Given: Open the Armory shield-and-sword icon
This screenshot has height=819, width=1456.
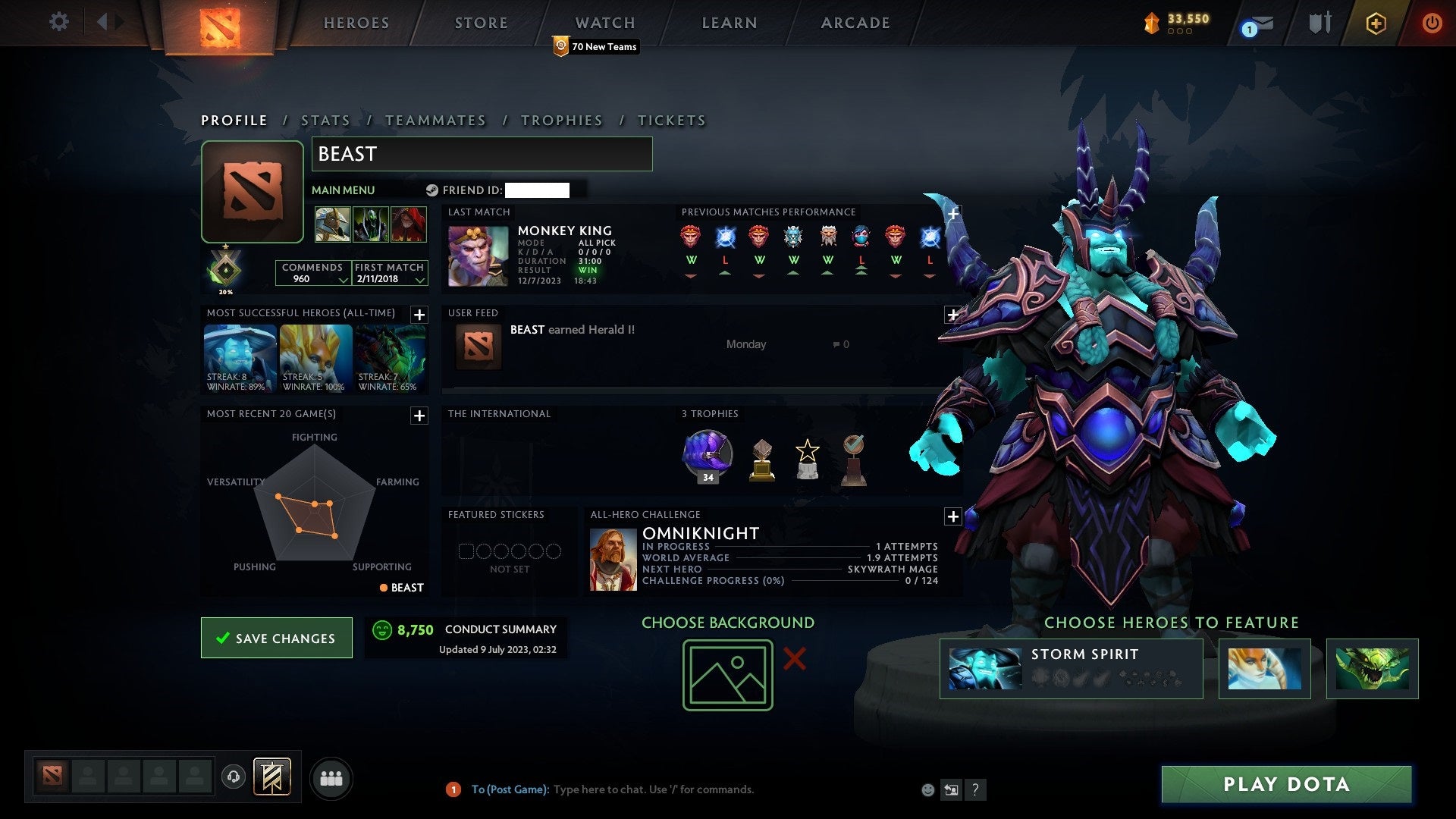Looking at the screenshot, I should click(x=1319, y=23).
